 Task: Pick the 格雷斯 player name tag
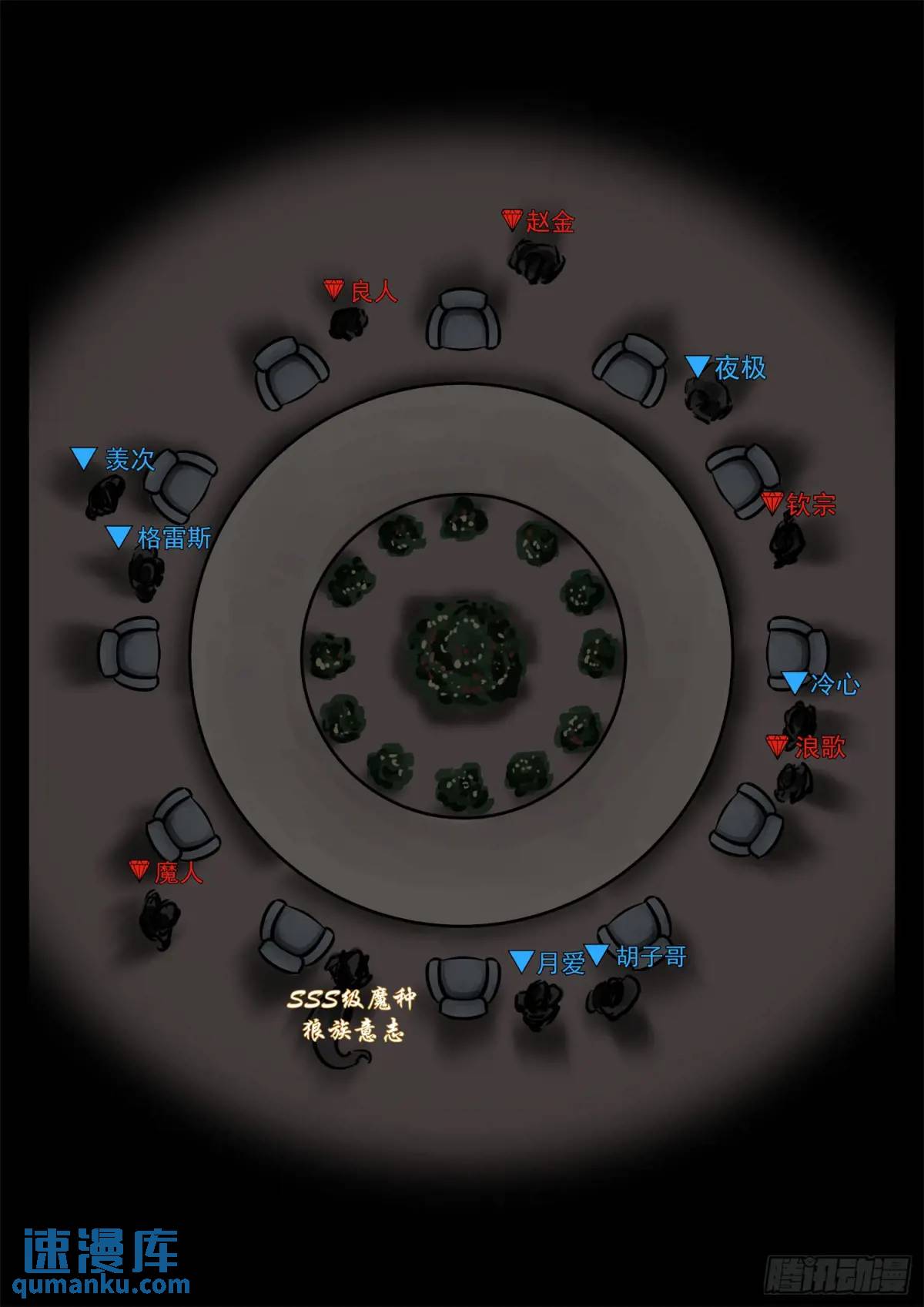(x=173, y=538)
